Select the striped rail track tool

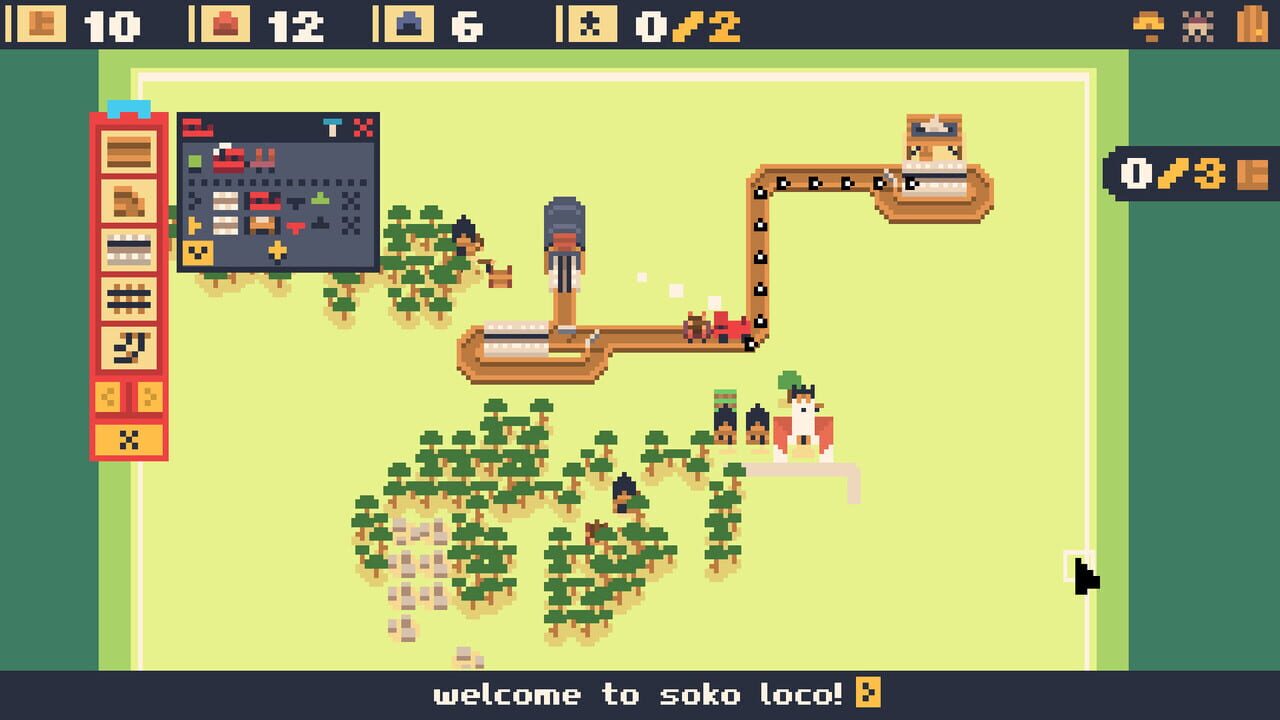[127, 248]
